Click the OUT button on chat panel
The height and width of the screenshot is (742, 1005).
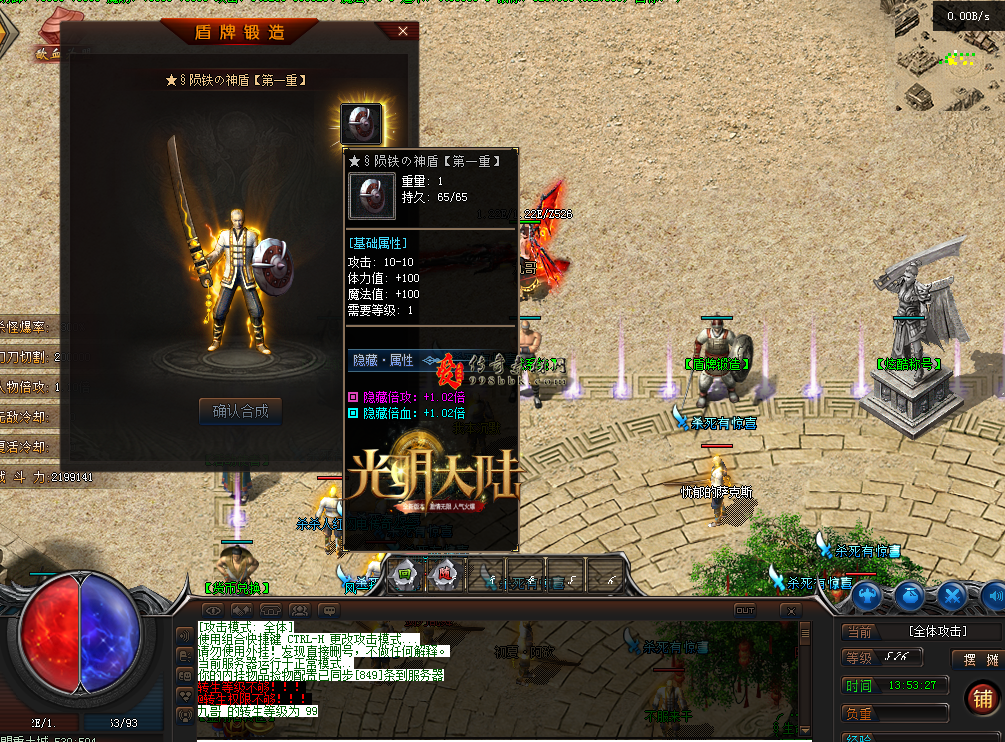pos(745,609)
